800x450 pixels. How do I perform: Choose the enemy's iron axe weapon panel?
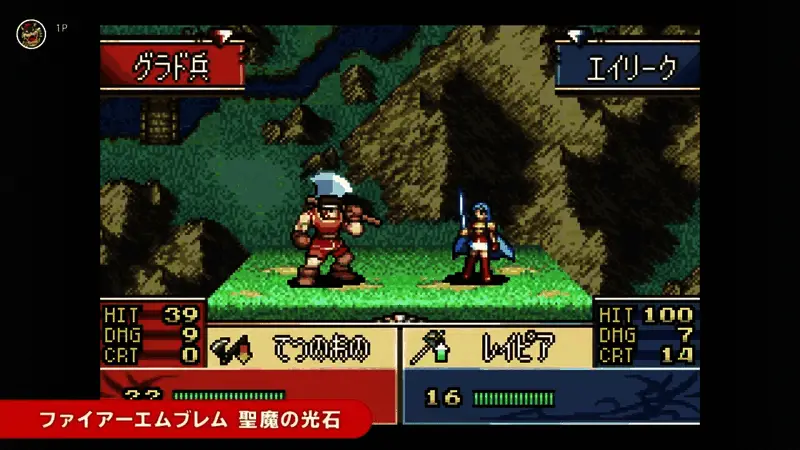point(302,346)
